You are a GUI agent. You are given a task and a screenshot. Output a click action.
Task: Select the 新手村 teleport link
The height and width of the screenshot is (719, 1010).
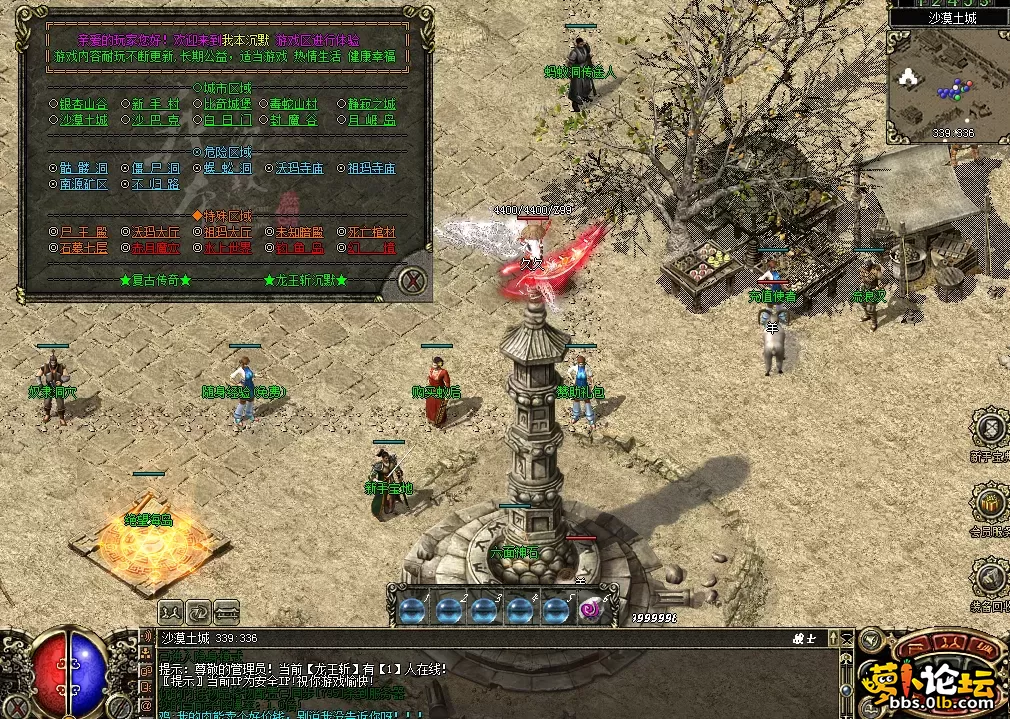(157, 104)
